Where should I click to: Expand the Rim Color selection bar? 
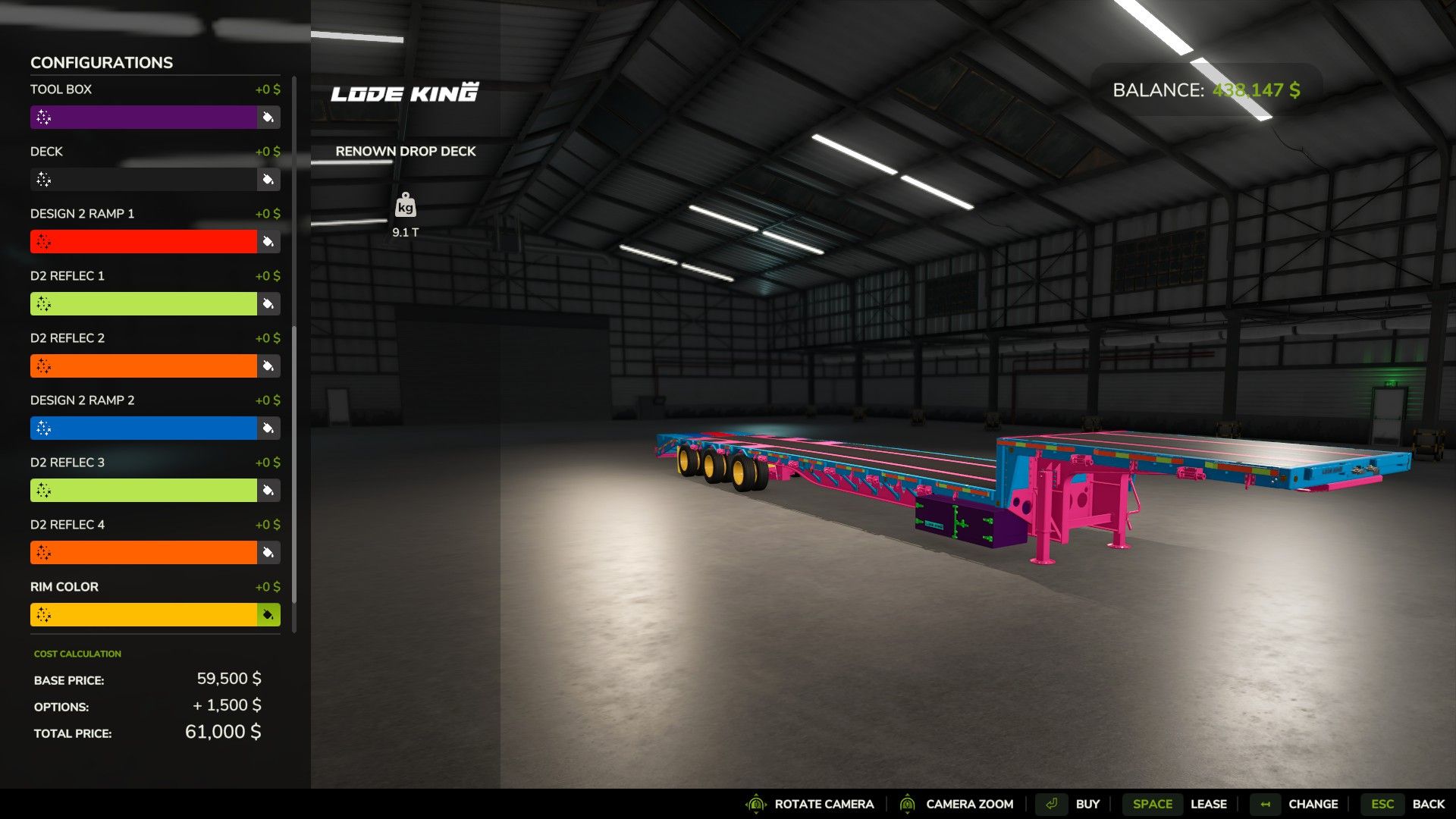pos(144,614)
